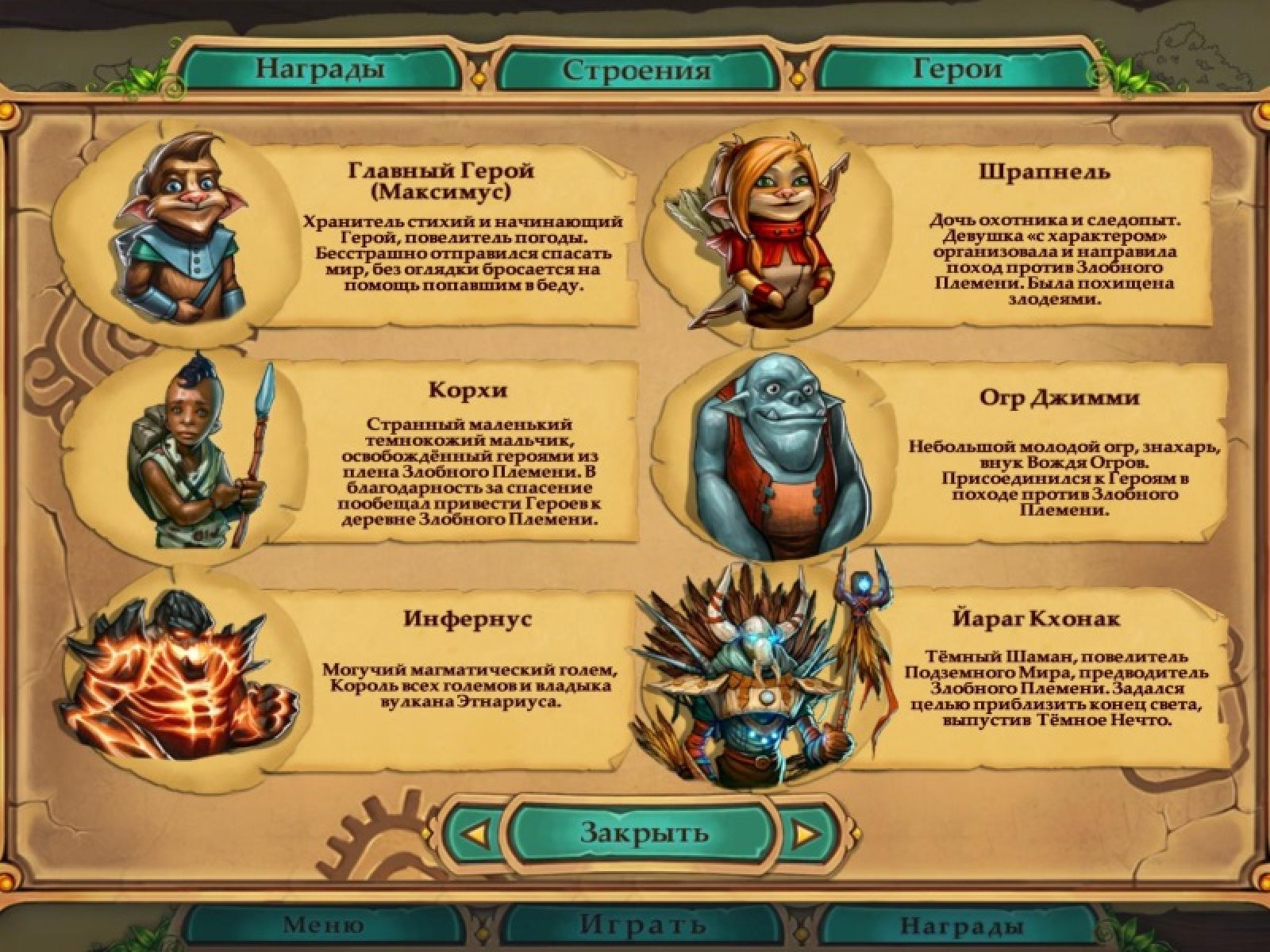Close the heroes panel with Закрыть
This screenshot has width=1270, height=952.
tap(644, 832)
